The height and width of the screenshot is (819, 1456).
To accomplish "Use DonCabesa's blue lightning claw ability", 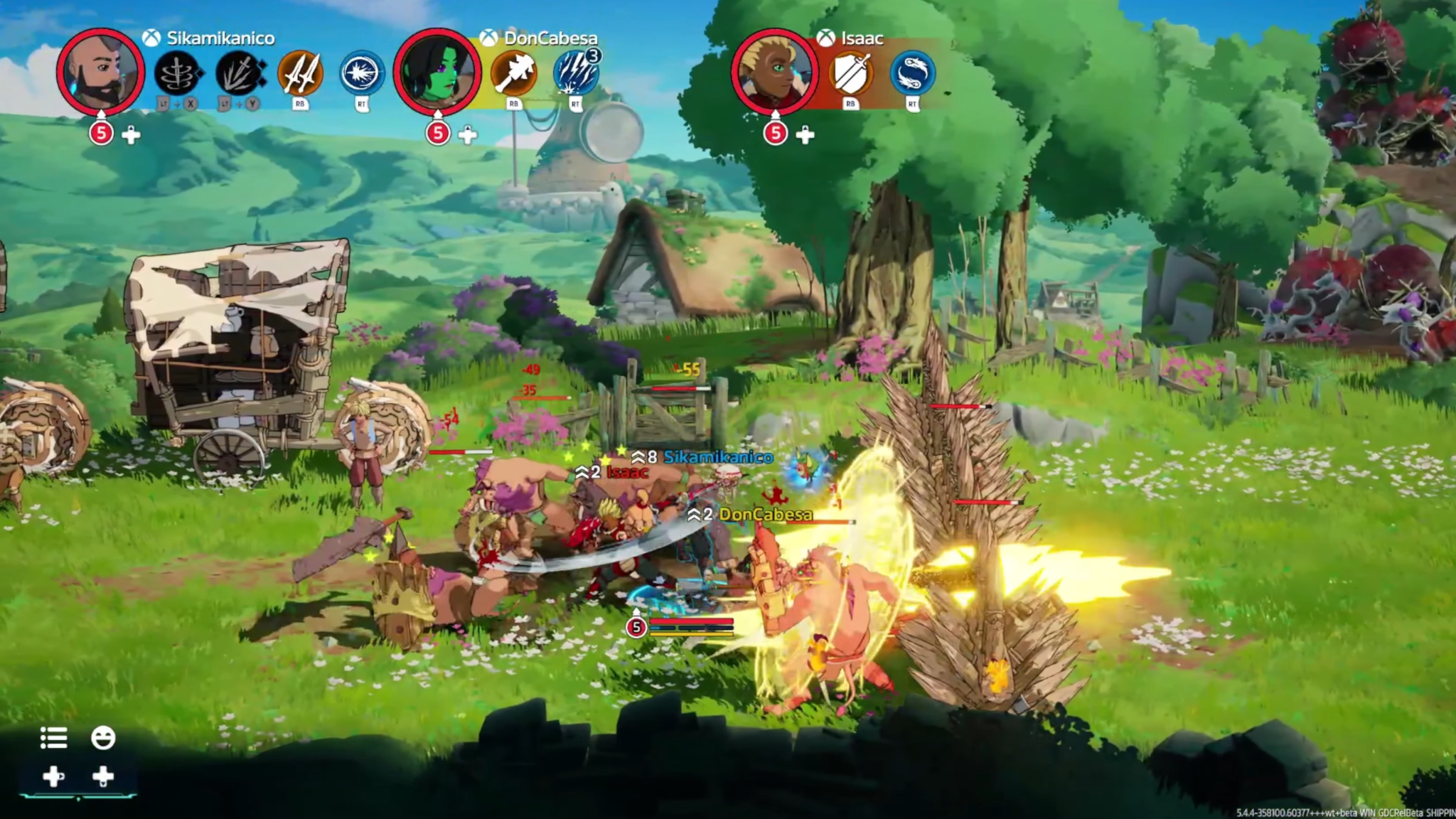I will tap(576, 73).
